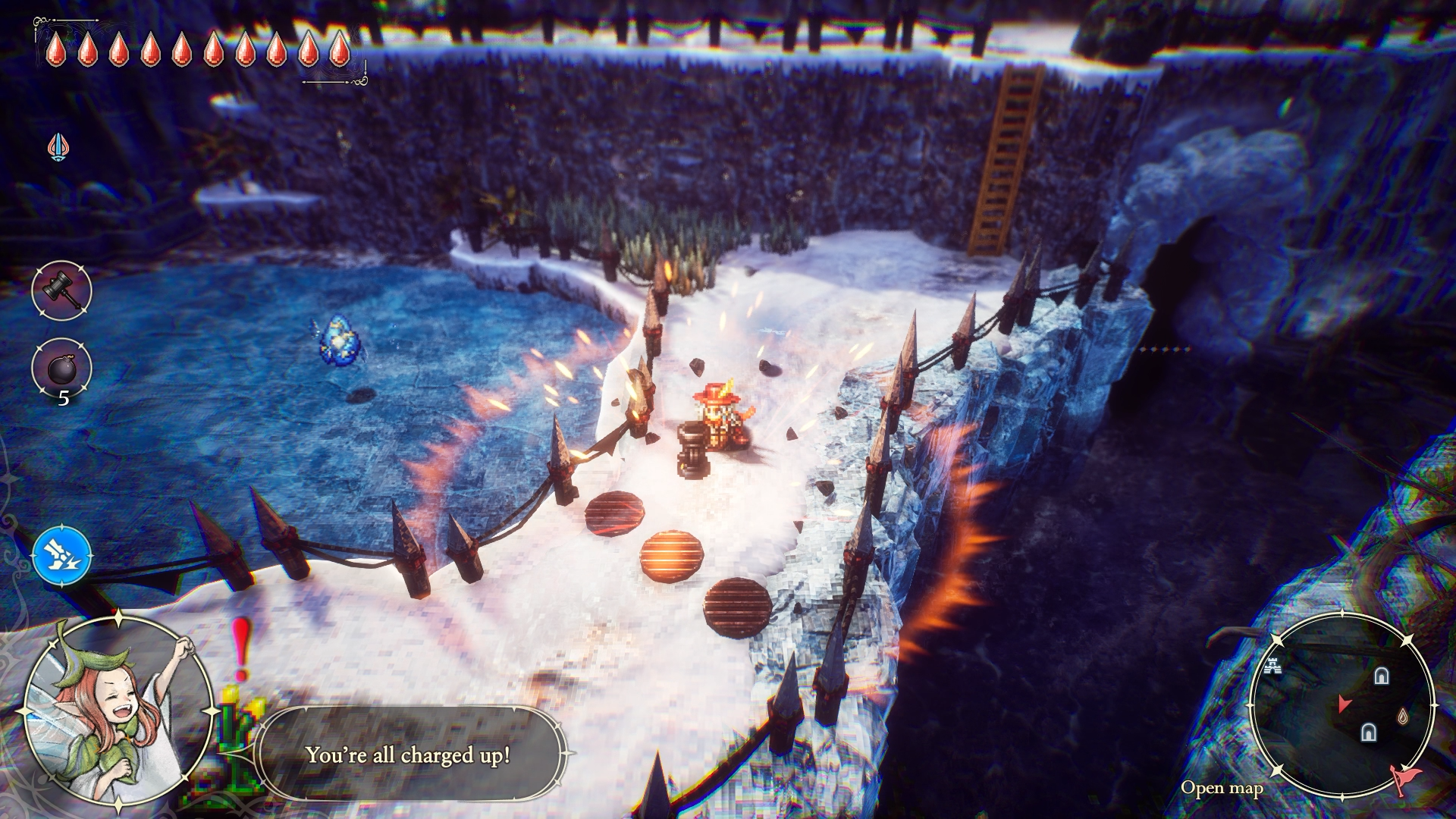The image size is (1456, 819).
Task: Activate the blue dash ability icon
Action: tap(62, 556)
